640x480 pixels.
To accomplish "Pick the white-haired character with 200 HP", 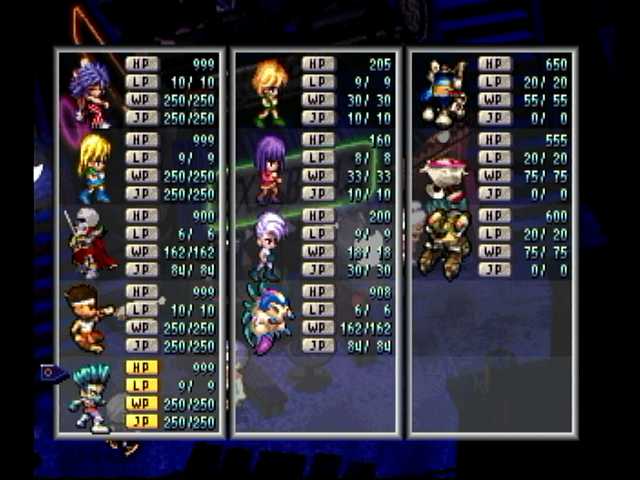I will pyautogui.click(x=268, y=243).
